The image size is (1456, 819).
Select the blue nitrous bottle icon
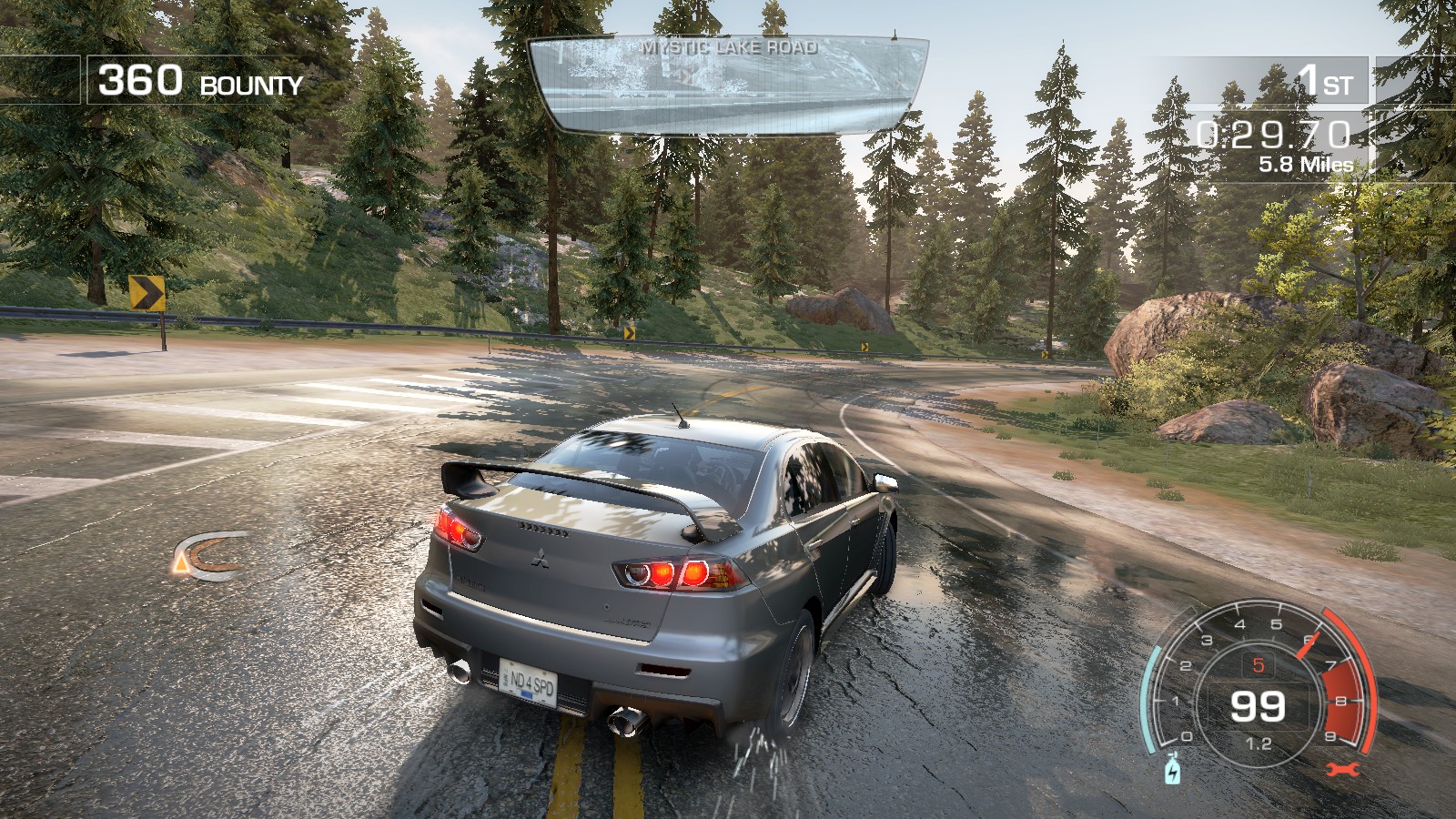(x=1173, y=769)
